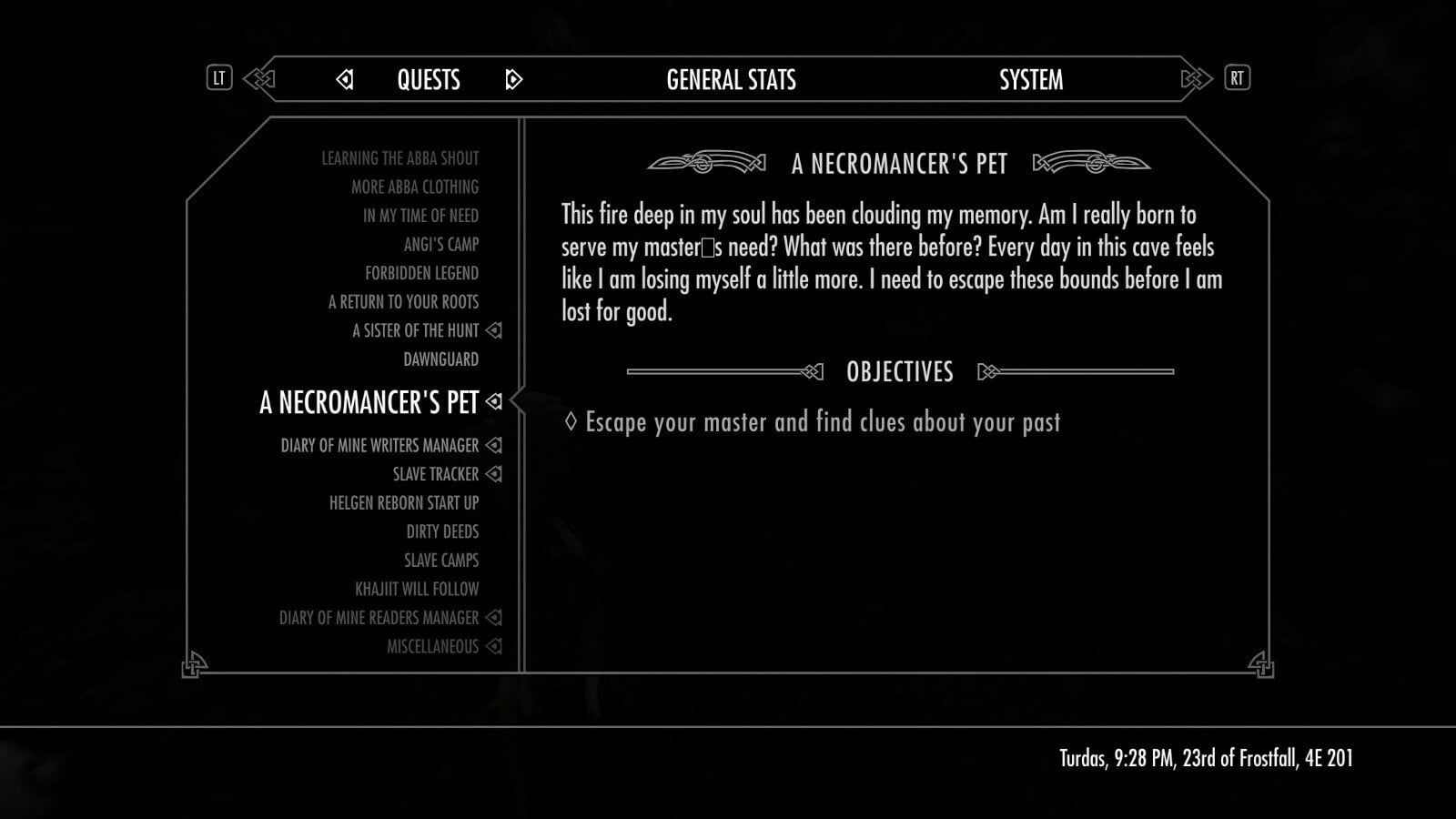Toggle the quest marker for MISCELLANEOUS
Image resolution: width=1456 pixels, height=819 pixels.
(x=494, y=645)
